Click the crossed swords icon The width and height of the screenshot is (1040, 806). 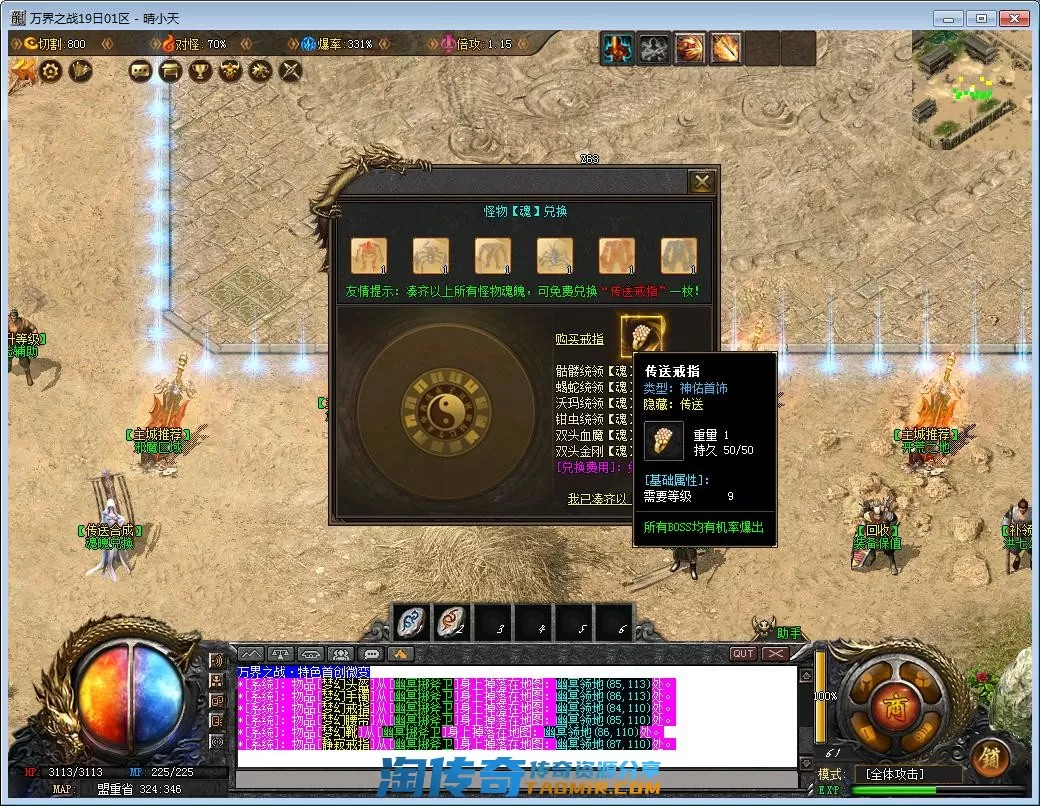click(290, 70)
